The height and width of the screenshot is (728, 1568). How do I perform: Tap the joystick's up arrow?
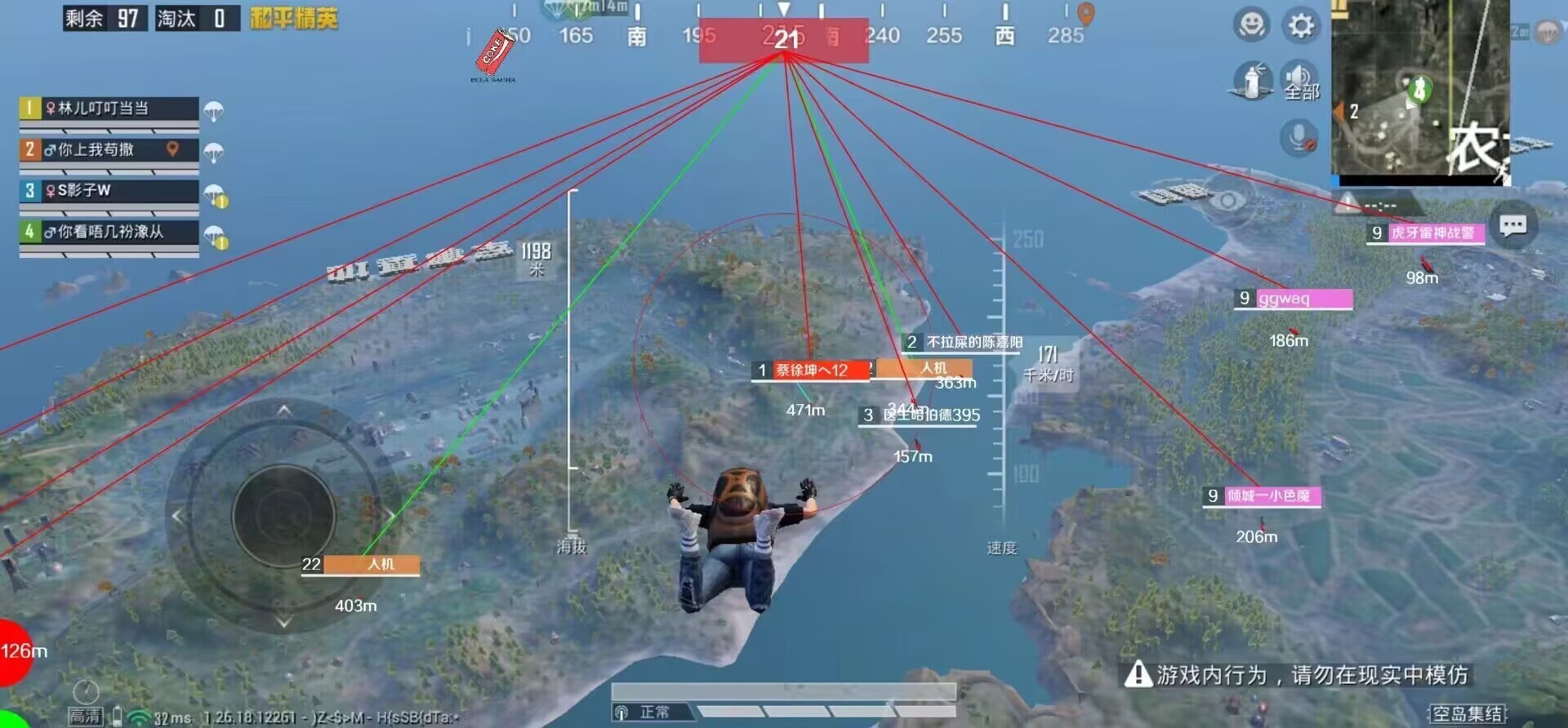click(283, 410)
